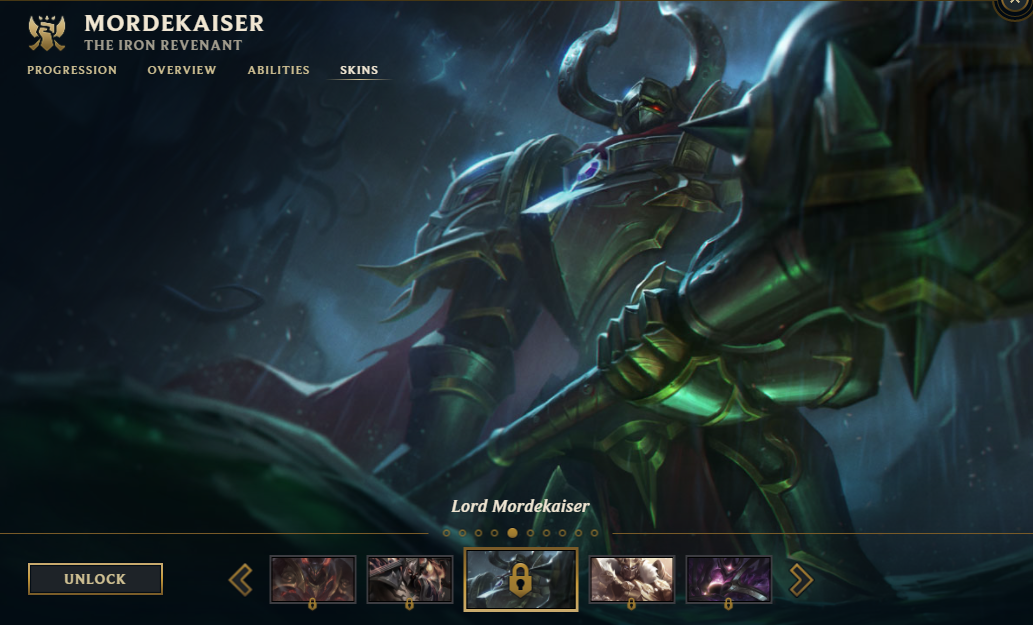Go to previous skin with left arrow
Image resolution: width=1033 pixels, height=625 pixels.
point(241,579)
